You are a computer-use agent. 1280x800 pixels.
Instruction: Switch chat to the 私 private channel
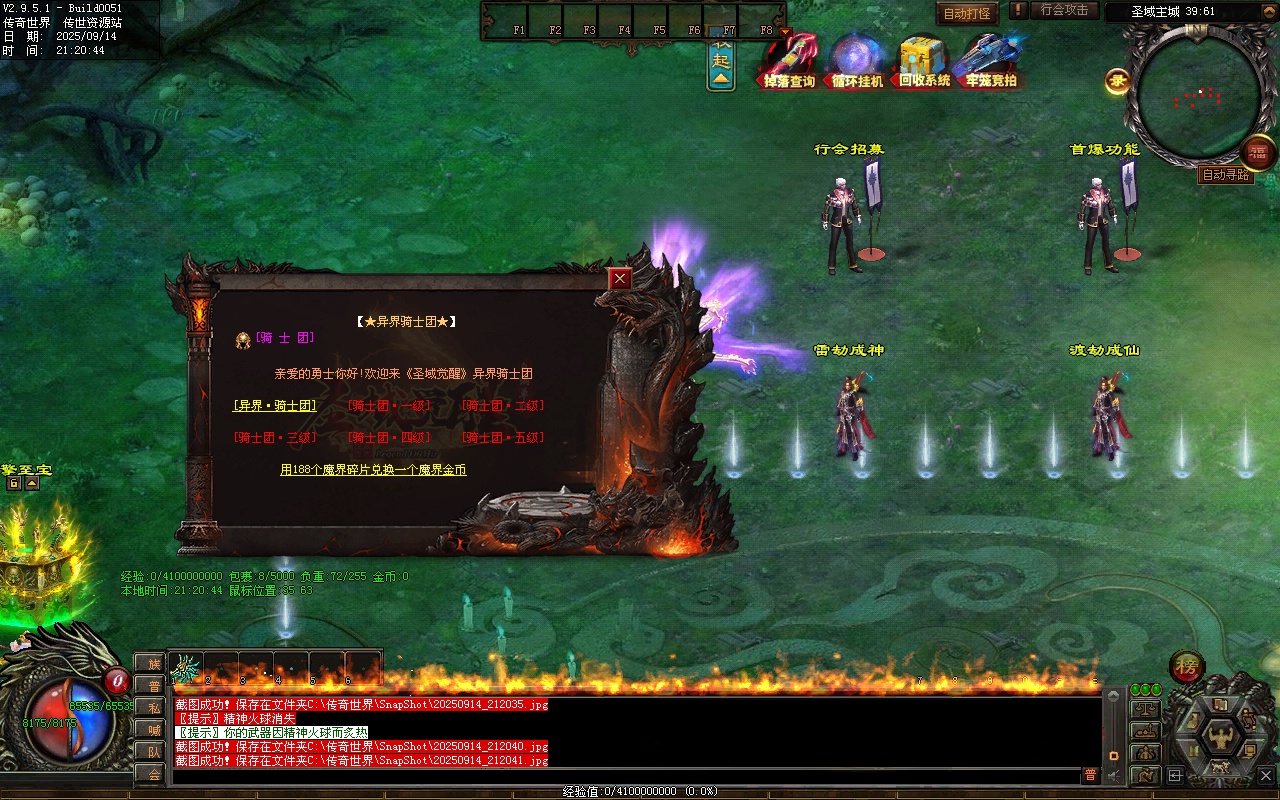[x=154, y=708]
